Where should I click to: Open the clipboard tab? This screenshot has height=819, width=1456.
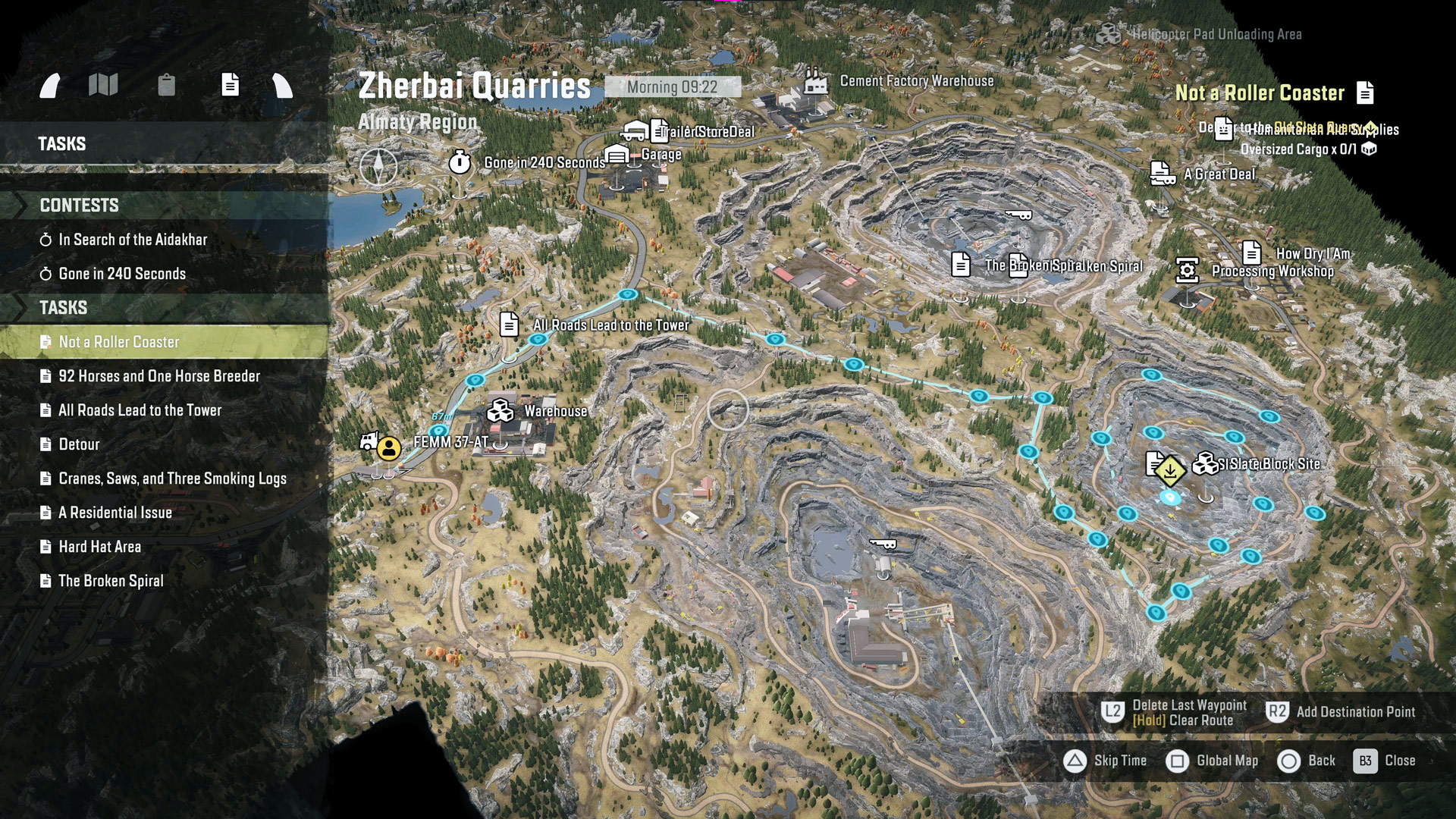[x=166, y=85]
